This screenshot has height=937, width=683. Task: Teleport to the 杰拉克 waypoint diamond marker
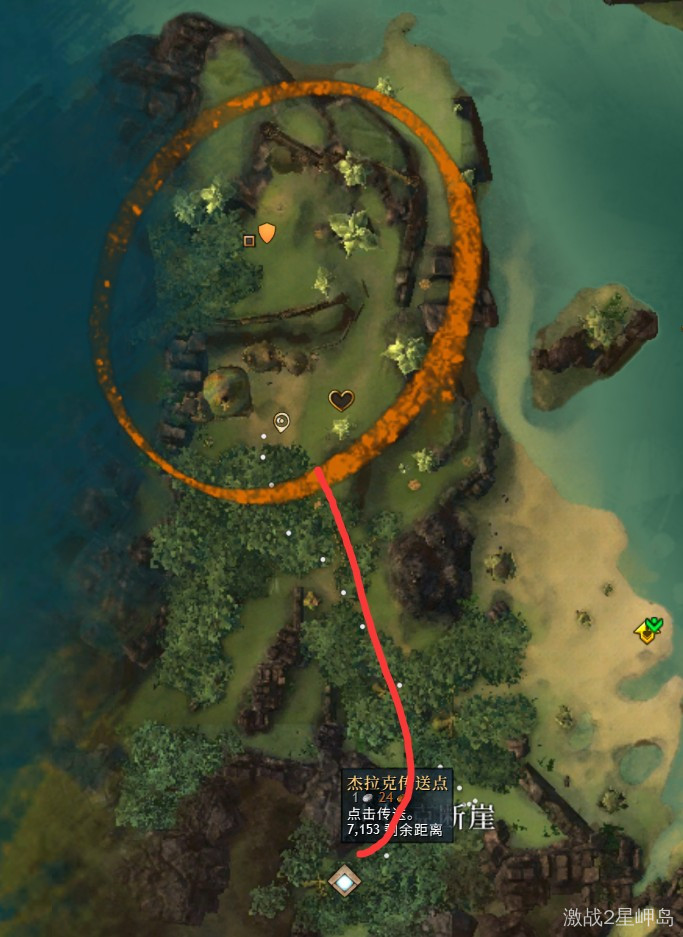point(345,882)
